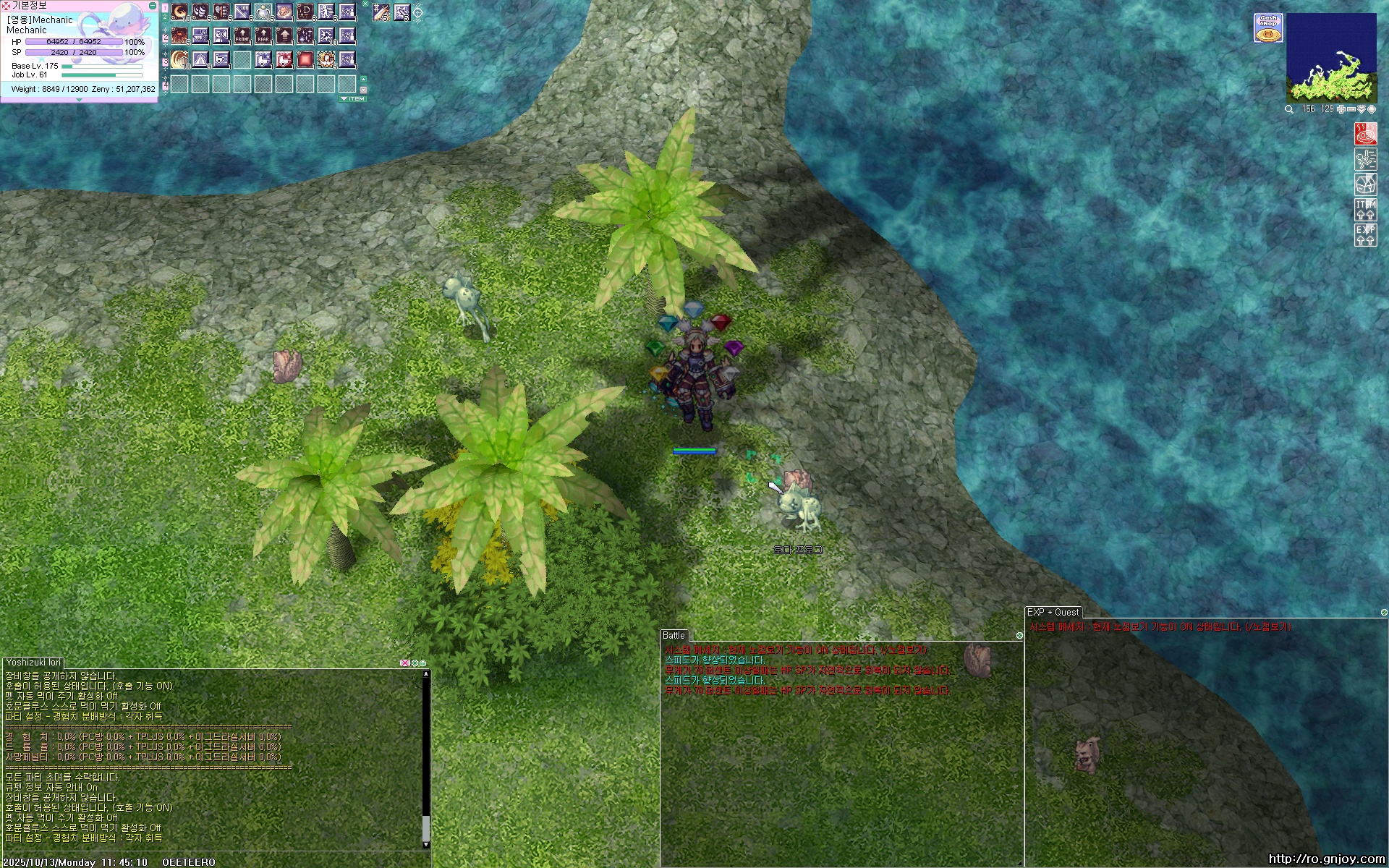
Task: Close the skill hotbar with the X
Action: (x=365, y=4)
